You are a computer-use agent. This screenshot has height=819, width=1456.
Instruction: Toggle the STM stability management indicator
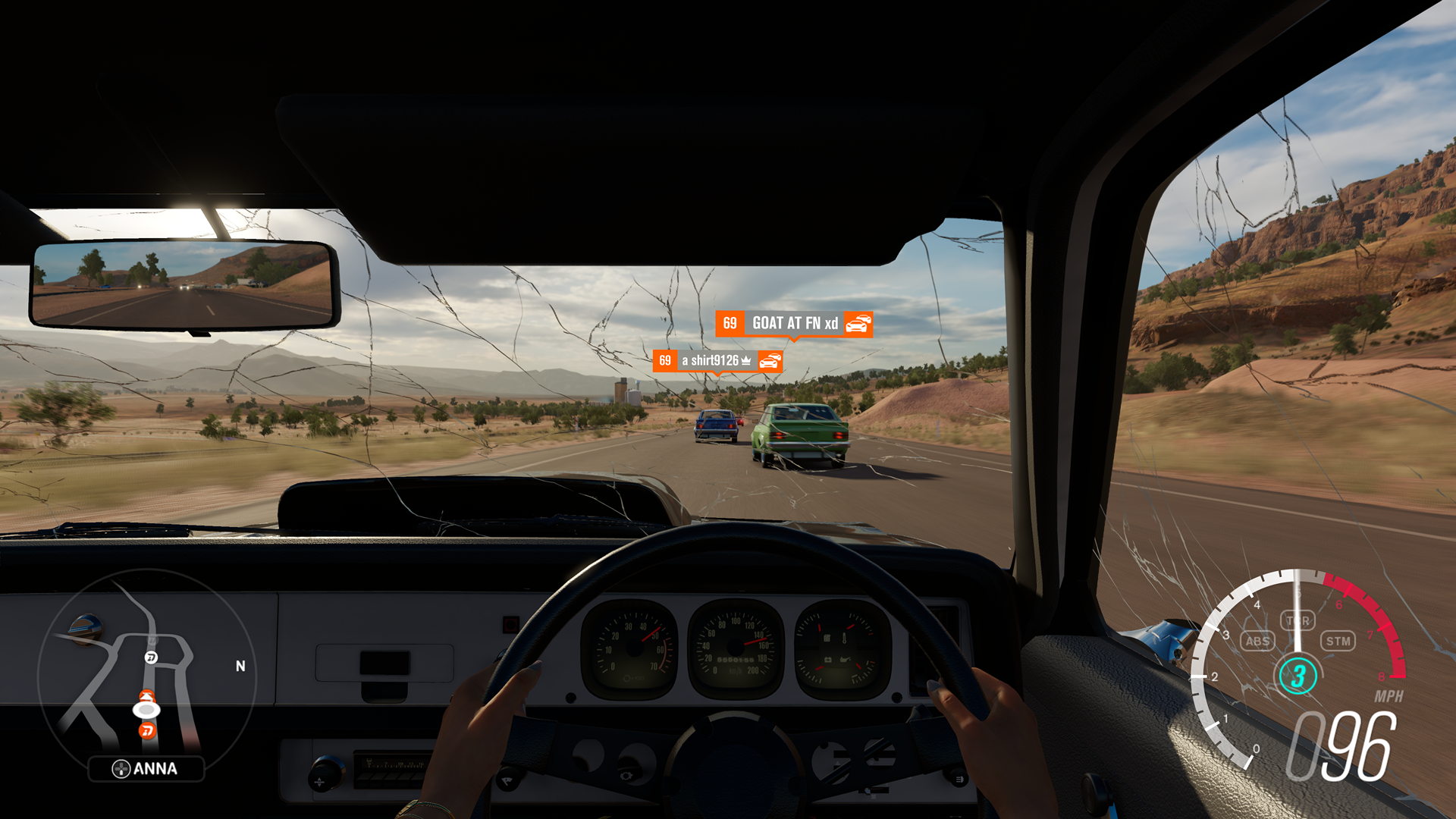click(x=1339, y=640)
